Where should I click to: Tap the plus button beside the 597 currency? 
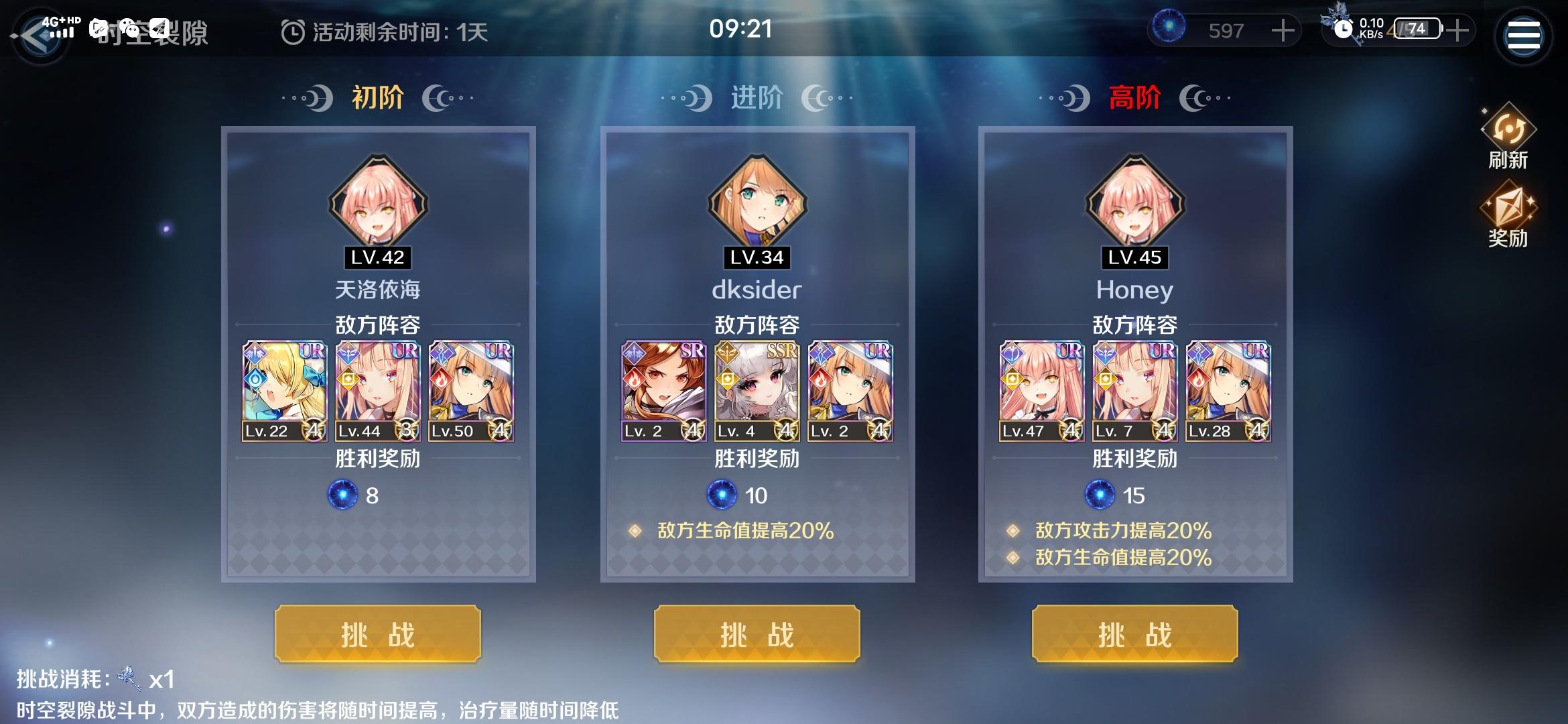1281,31
